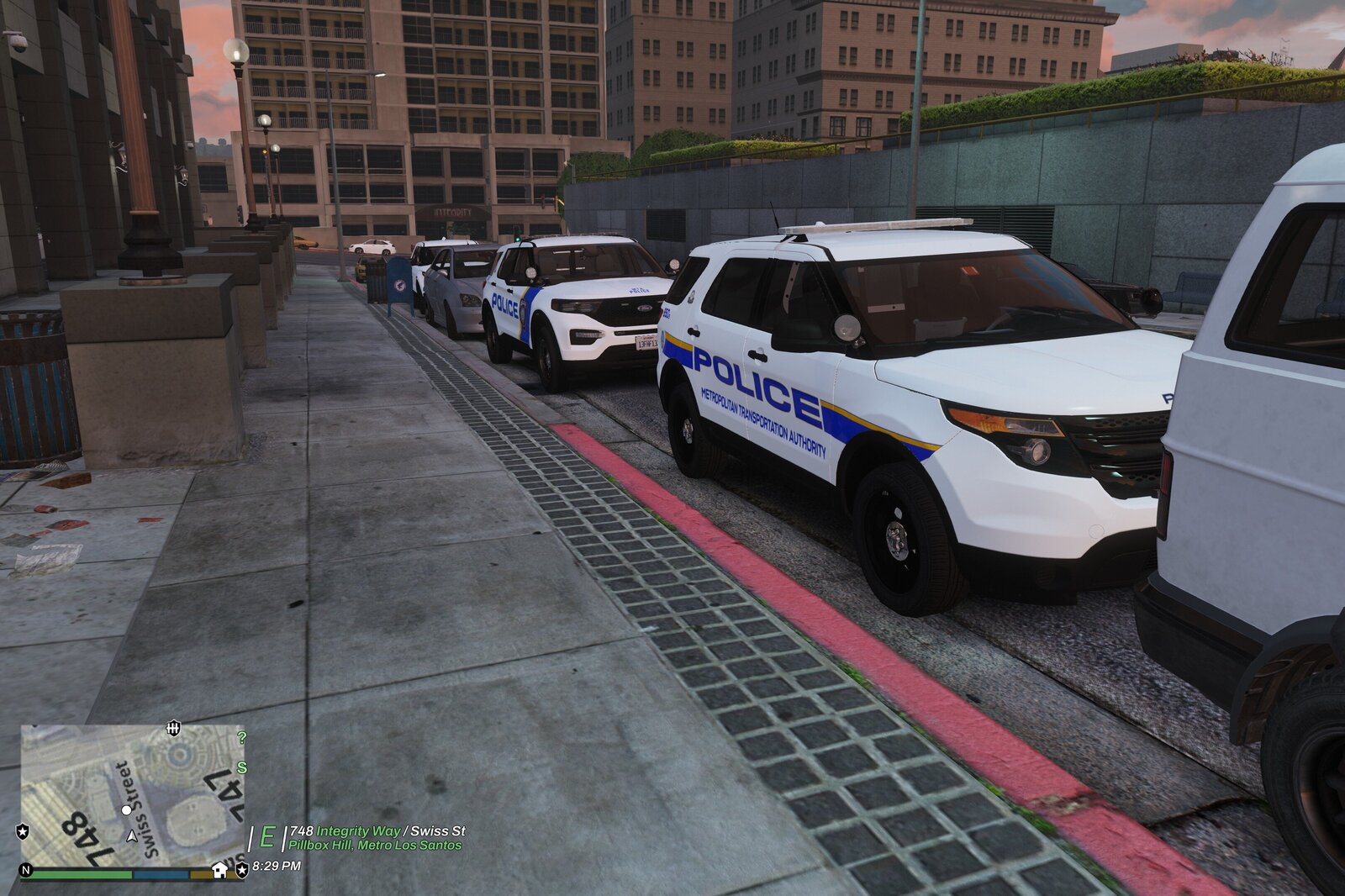Click the star shield blip on the minimap's left edge
The image size is (1345, 896).
tap(23, 832)
